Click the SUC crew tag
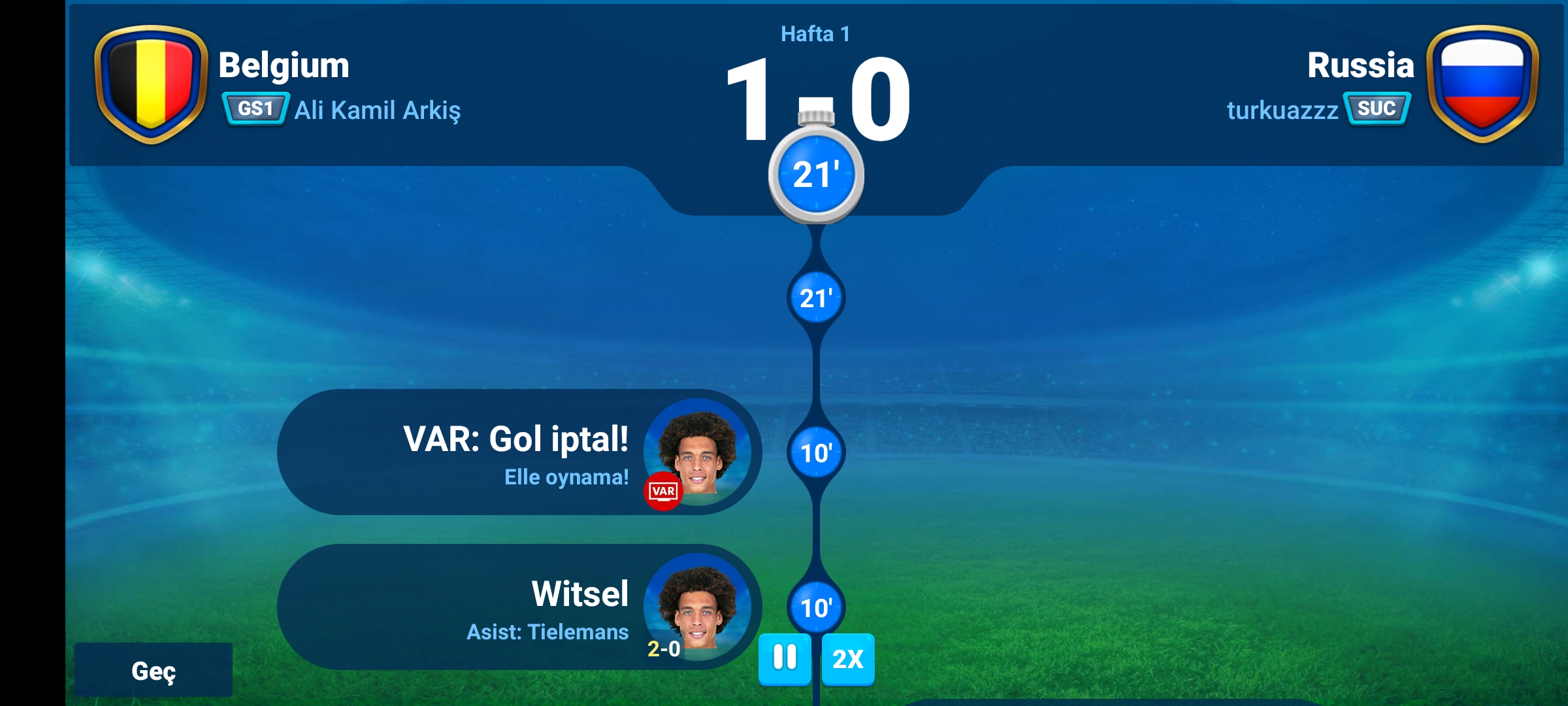 [x=1376, y=109]
